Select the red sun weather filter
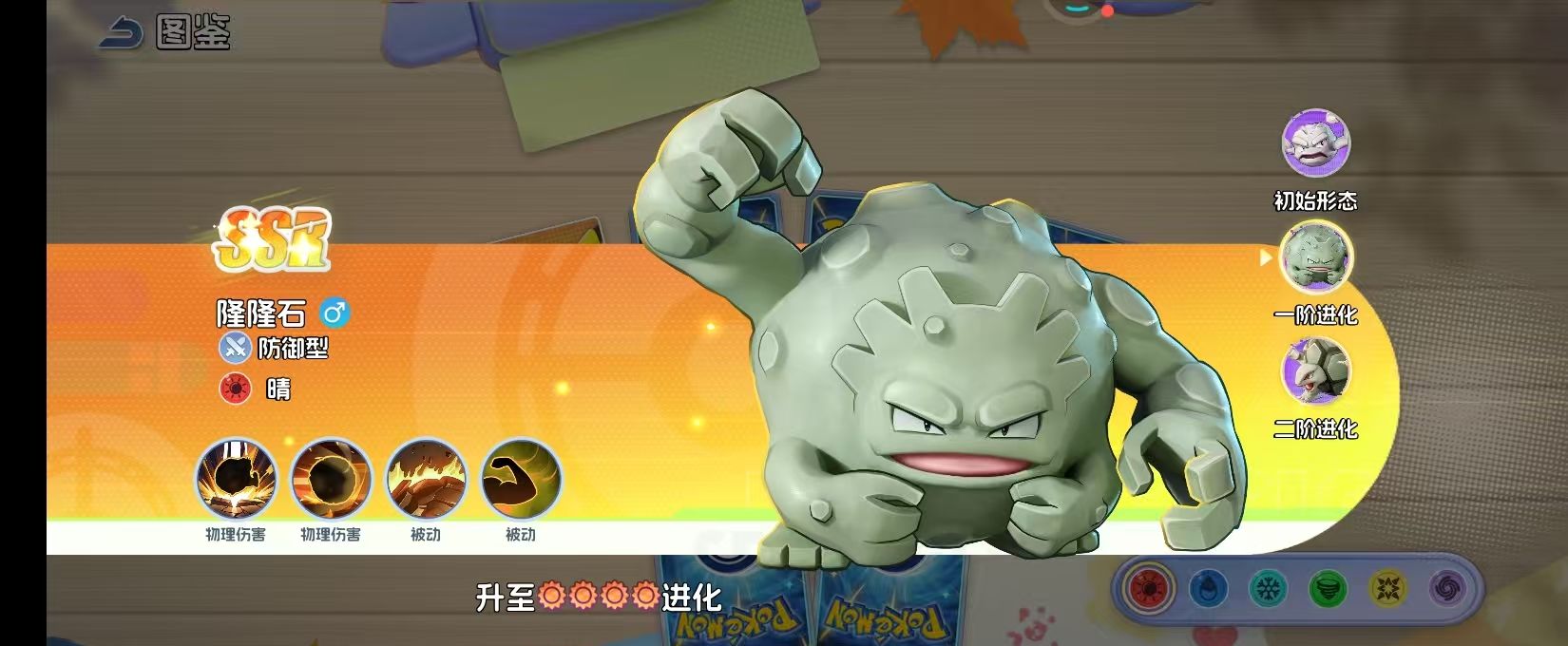 click(1148, 589)
